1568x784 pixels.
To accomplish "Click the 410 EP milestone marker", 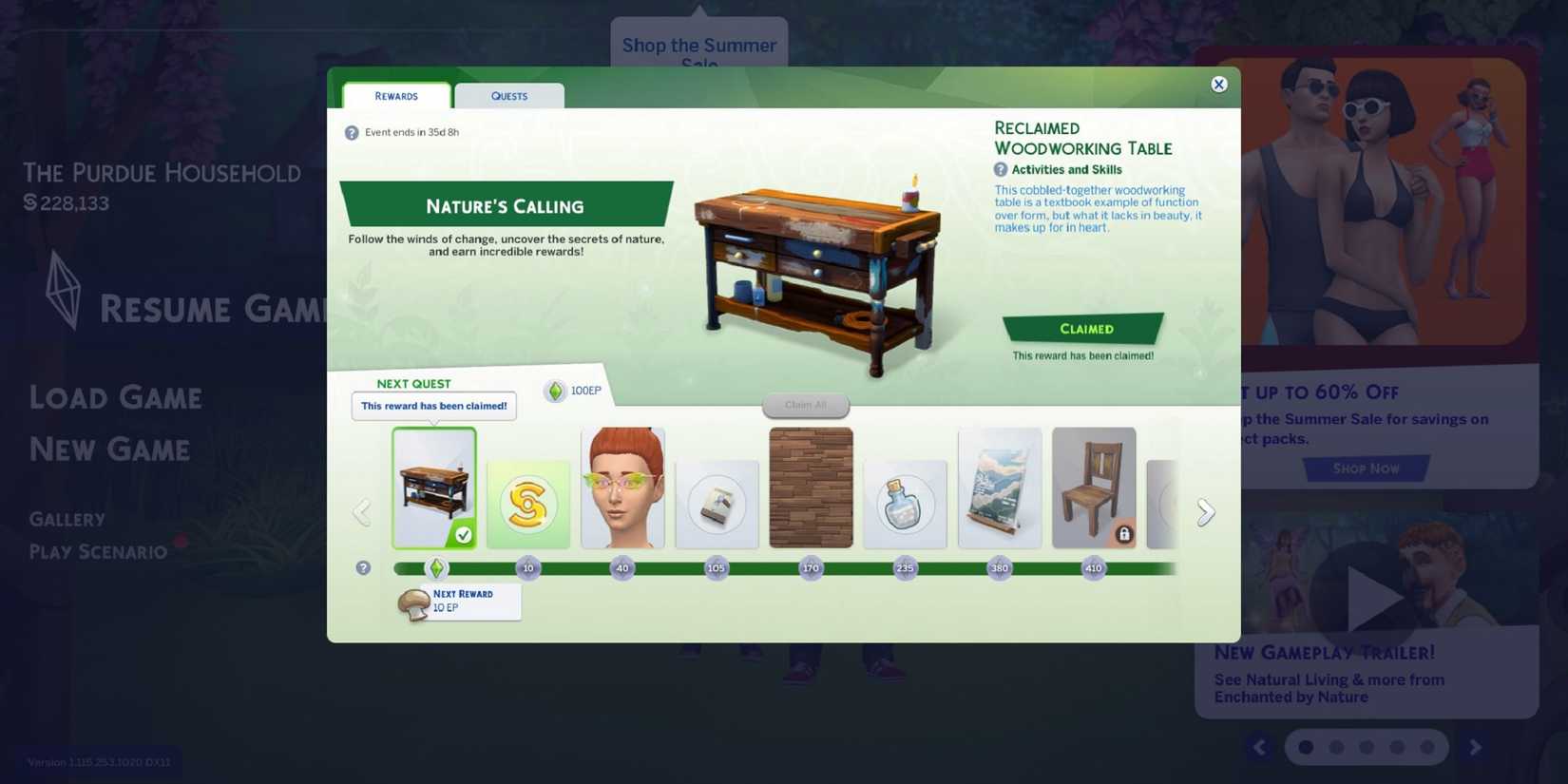I will tap(1094, 567).
